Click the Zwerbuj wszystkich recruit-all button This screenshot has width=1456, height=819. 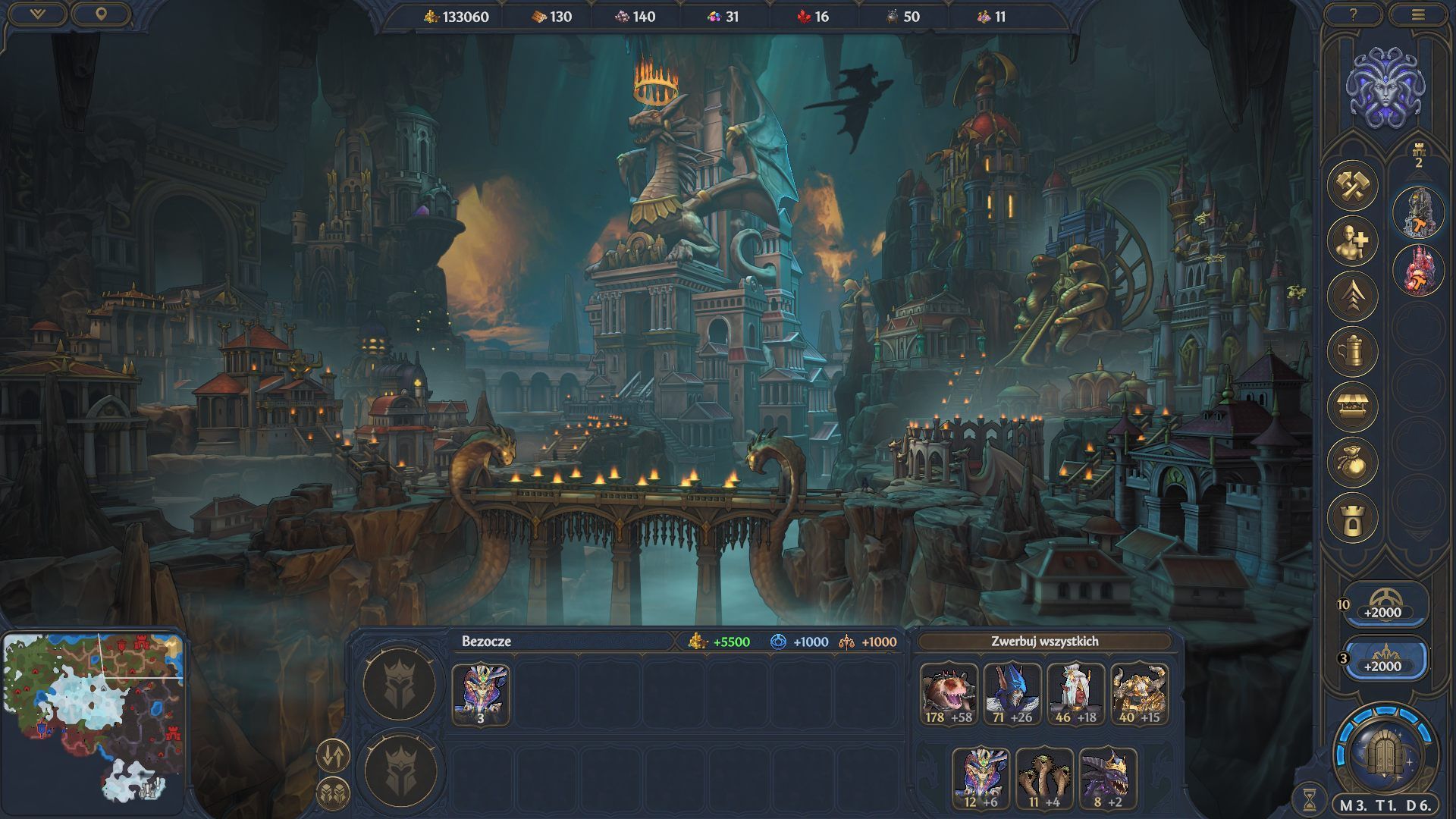[1044, 642]
